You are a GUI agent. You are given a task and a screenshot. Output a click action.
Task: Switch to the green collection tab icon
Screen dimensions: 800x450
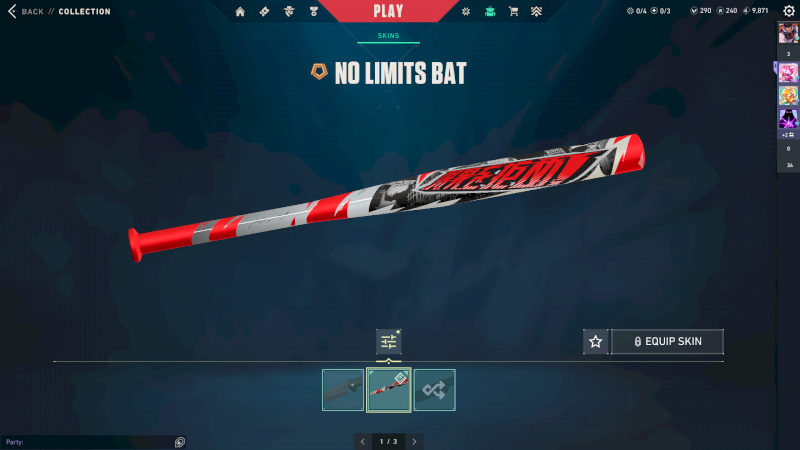[489, 12]
